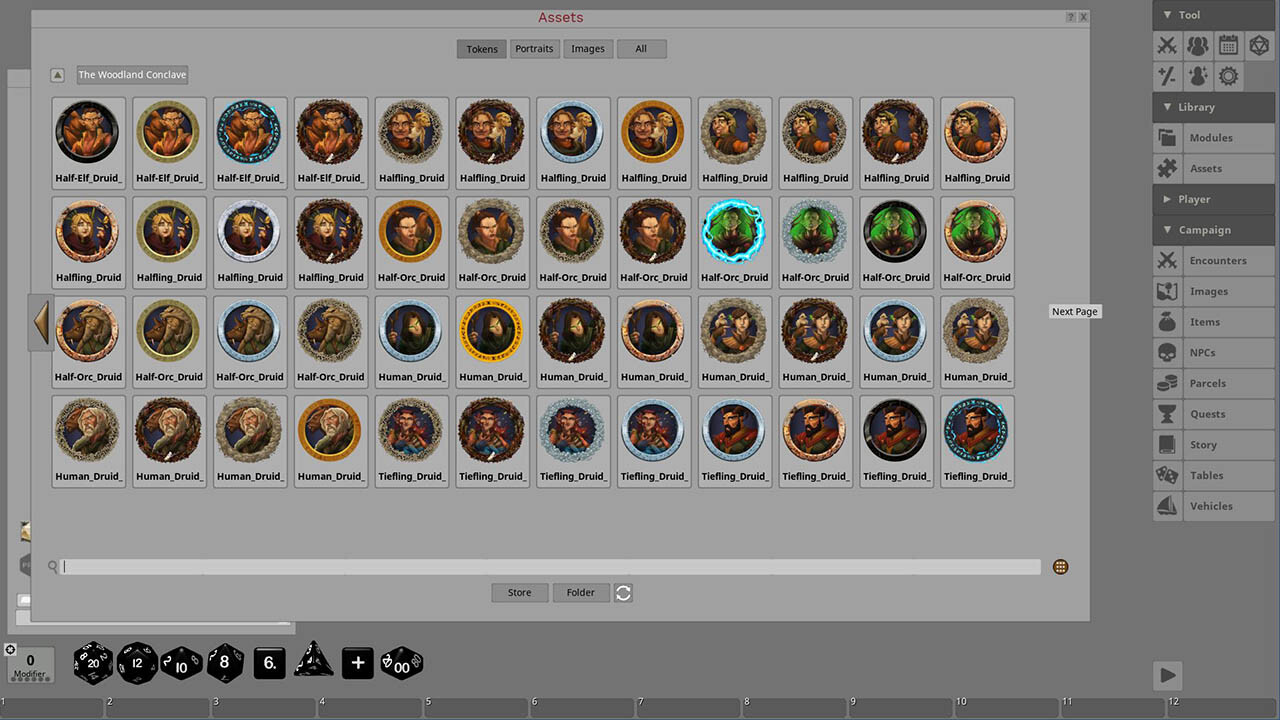Open the Combat Tracker crossed-swords tool
The image size is (1280, 720).
1166,45
